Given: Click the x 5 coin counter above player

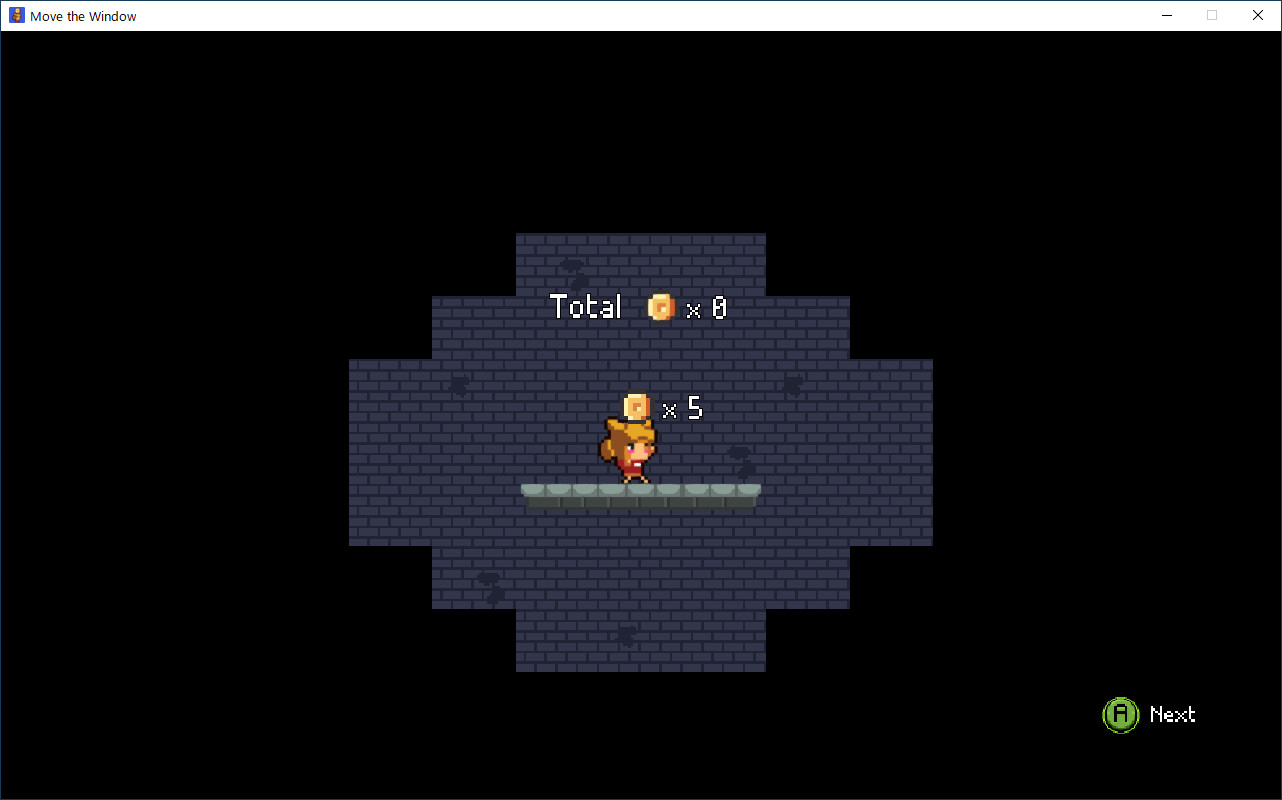Looking at the screenshot, I should tap(684, 408).
